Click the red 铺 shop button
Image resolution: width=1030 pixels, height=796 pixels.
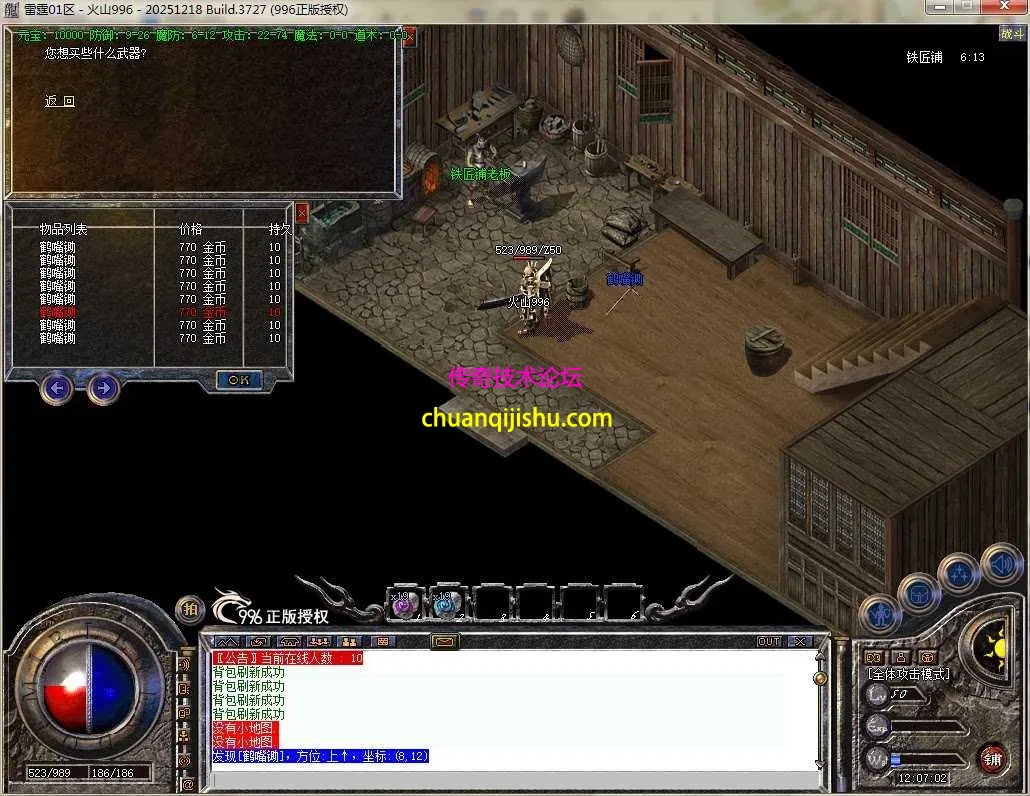(992, 757)
